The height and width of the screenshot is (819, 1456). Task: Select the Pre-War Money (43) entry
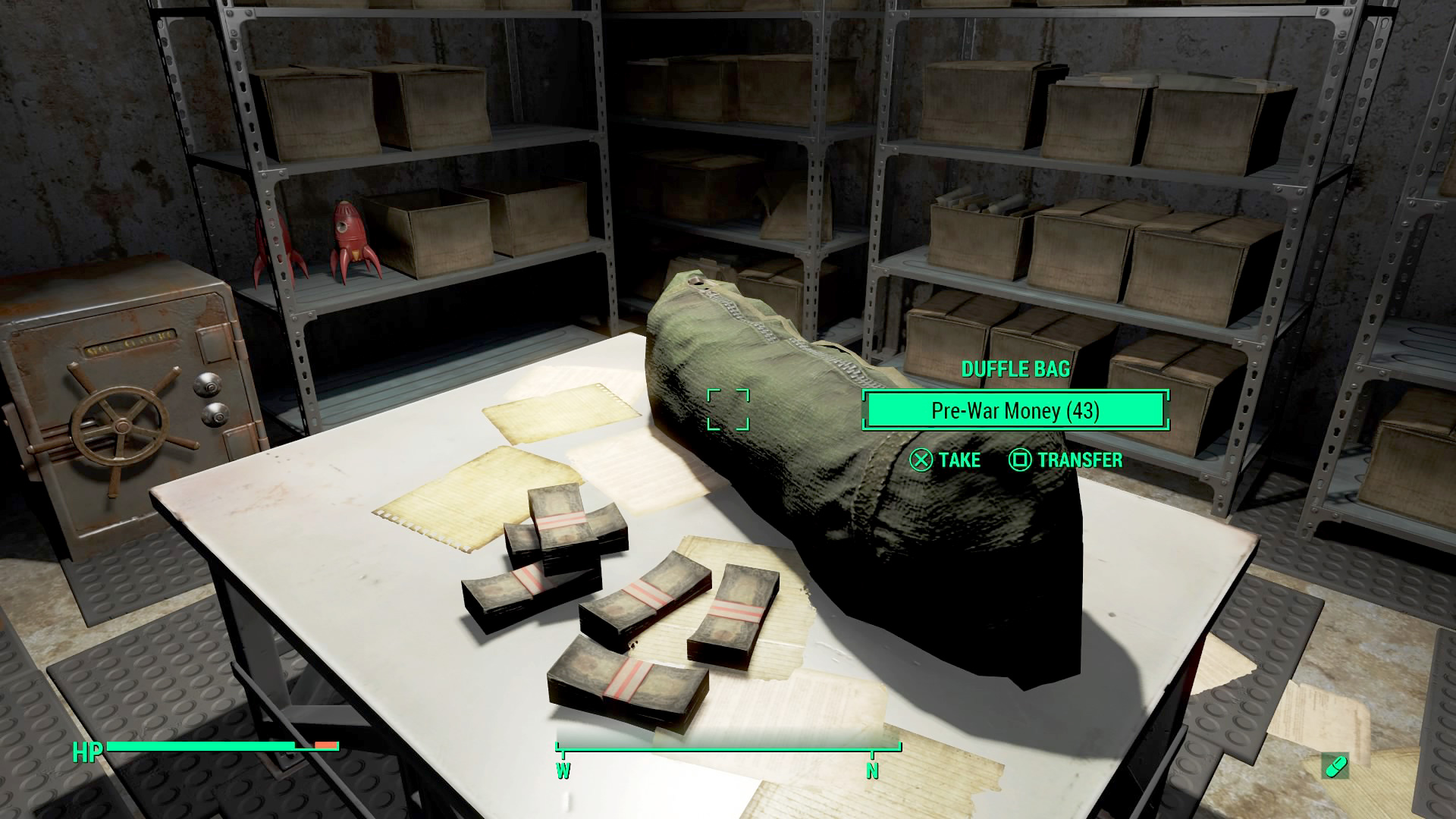1015,410
